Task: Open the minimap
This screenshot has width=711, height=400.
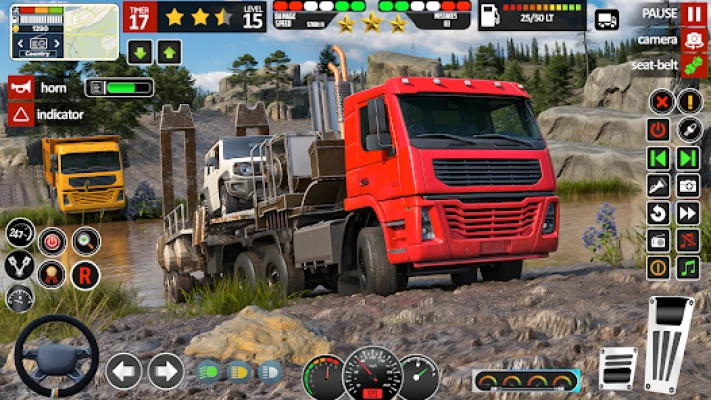Action: click(x=64, y=31)
